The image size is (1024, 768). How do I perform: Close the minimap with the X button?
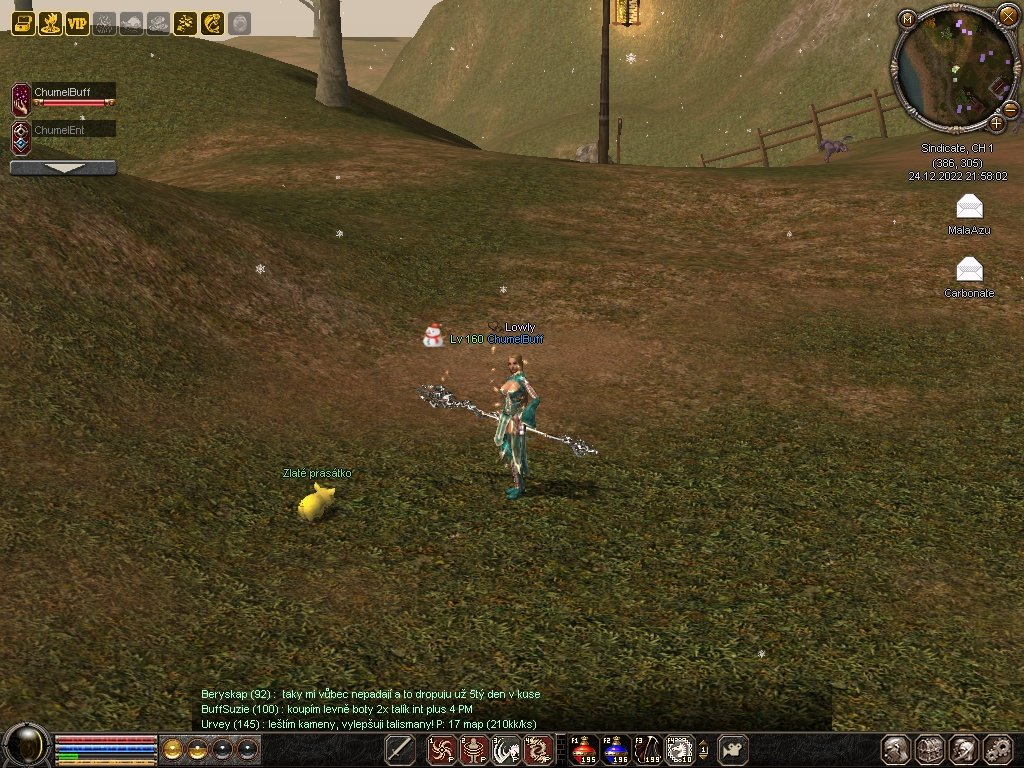click(x=1007, y=15)
